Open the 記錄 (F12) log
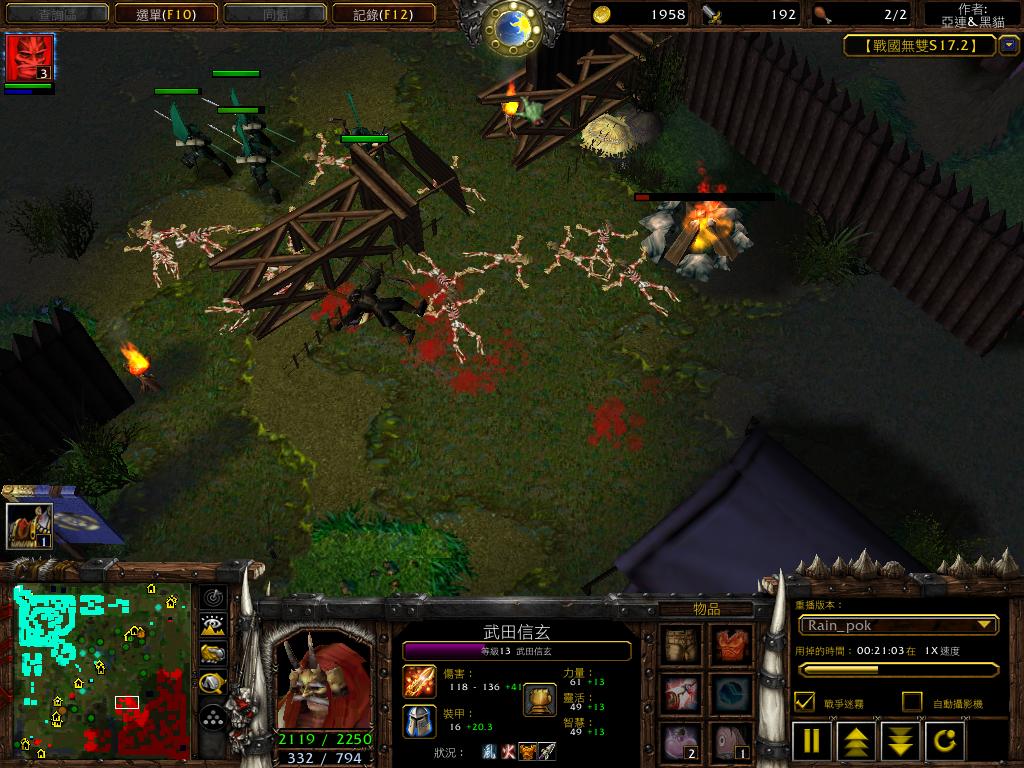Viewport: 1024px width, 768px height. coord(383,14)
